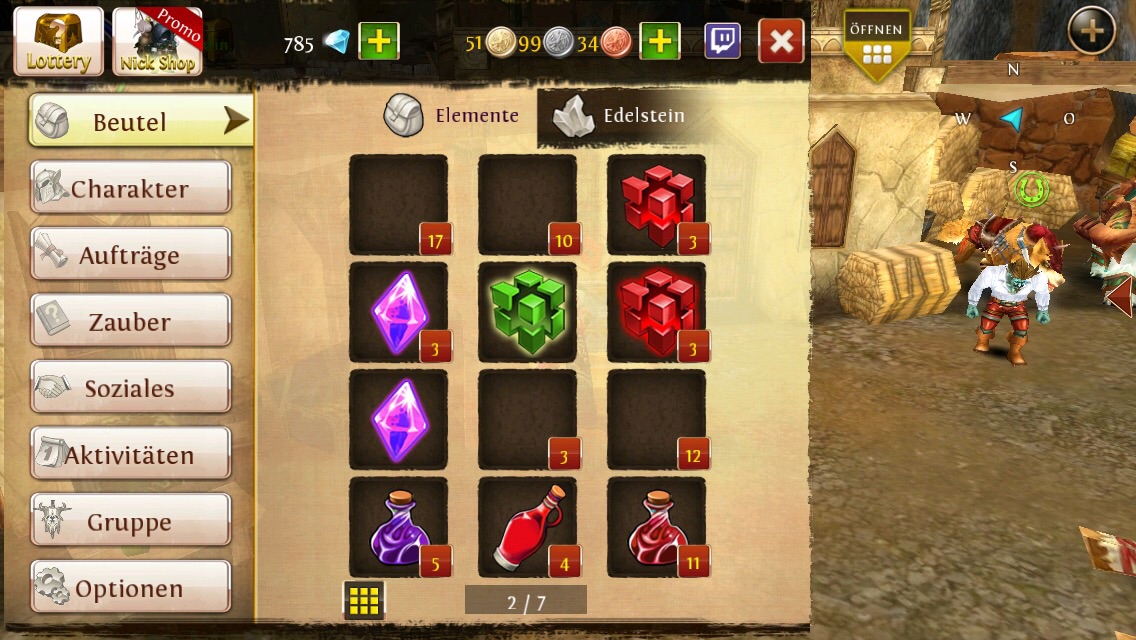Switch to the Elemente tab

coord(453,116)
